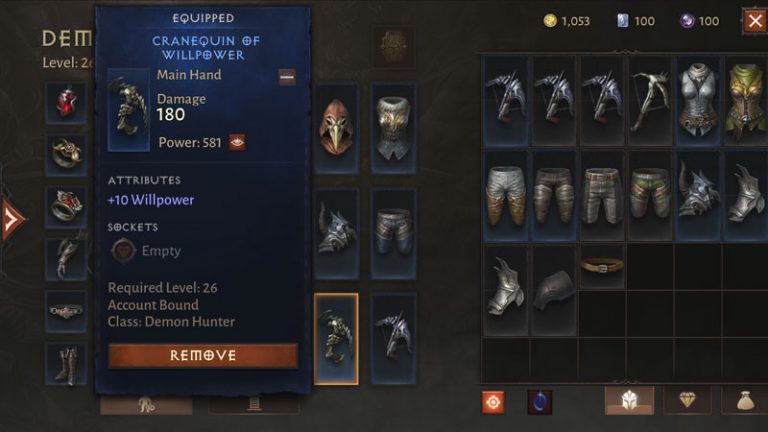Select the red amulet equipment slot

(67, 102)
